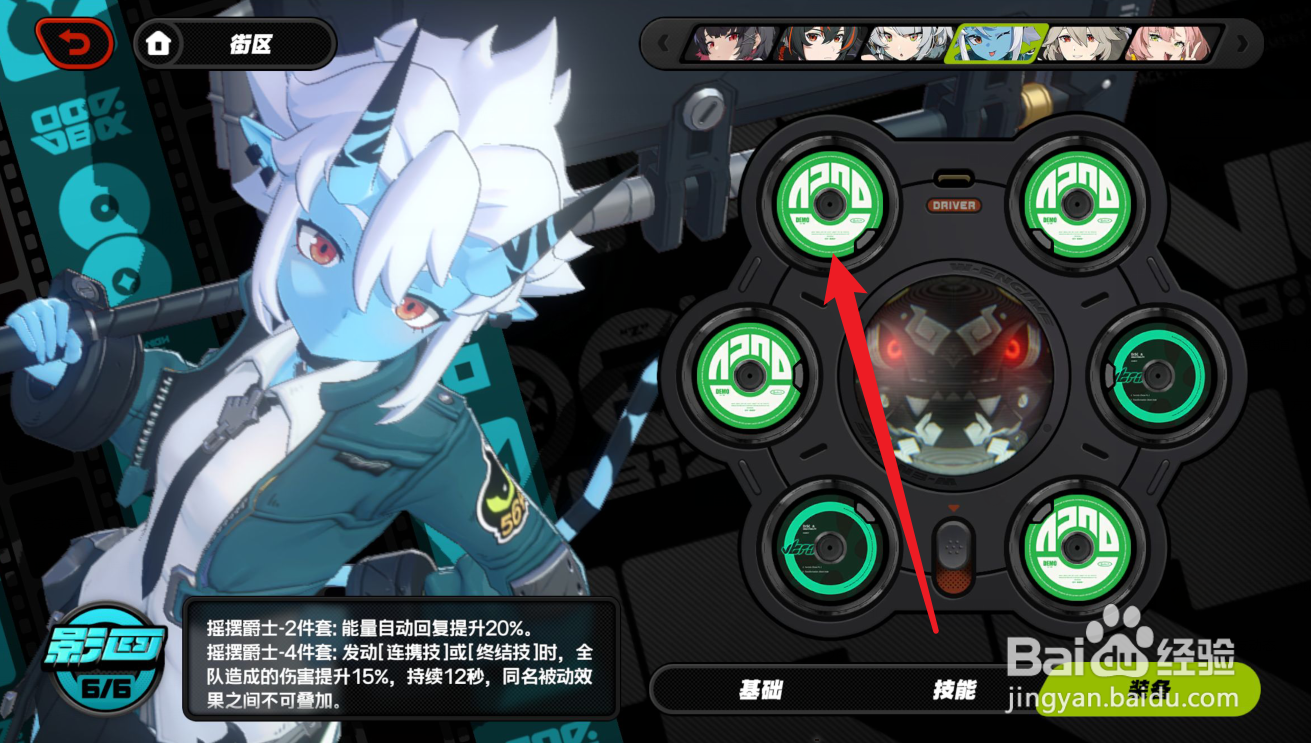Click the red back arrow icon
The height and width of the screenshot is (743, 1311).
coord(75,43)
